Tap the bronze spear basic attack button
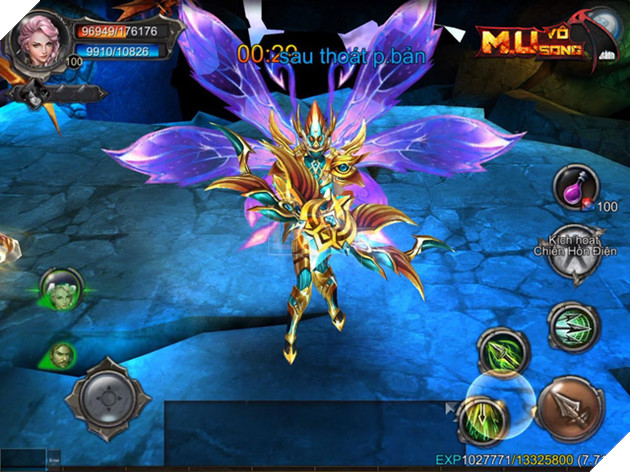630x472 pixels. (x=569, y=409)
